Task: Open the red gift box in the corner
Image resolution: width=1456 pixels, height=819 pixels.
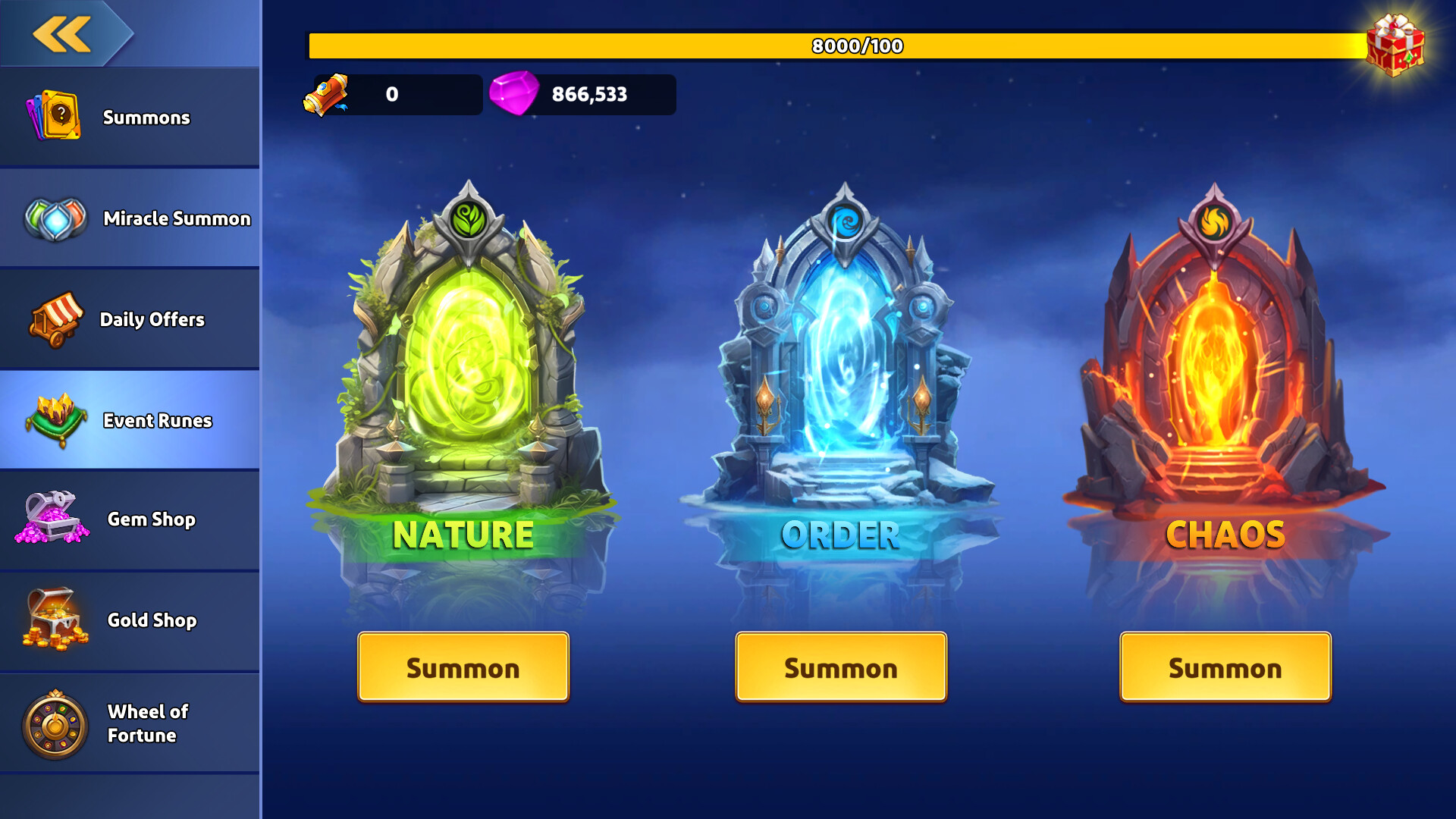Action: 1395,45
